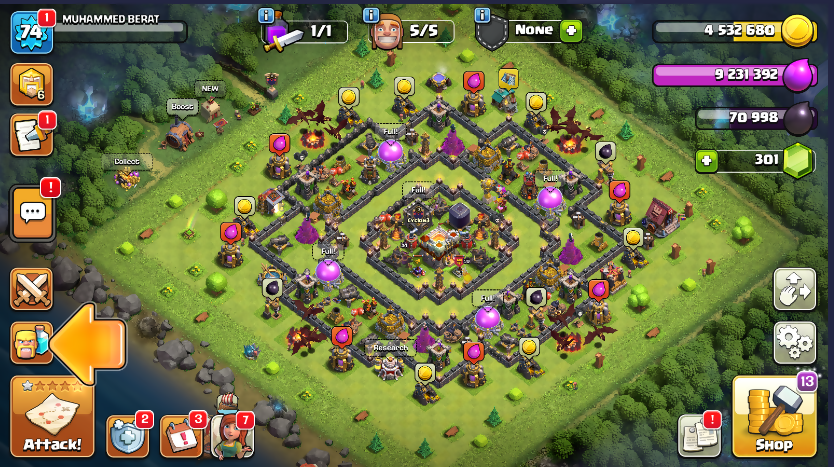View the gold league badge

tap(30, 84)
